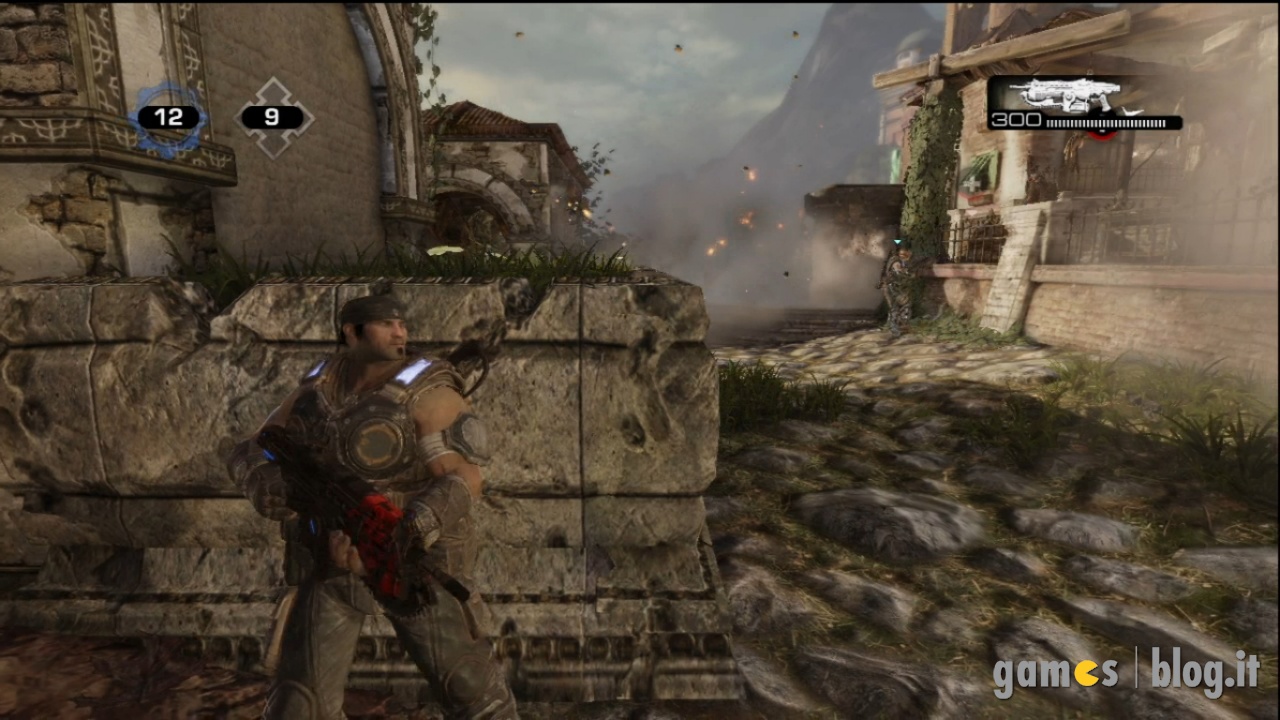Click the blue COG gear team emblem
Image resolution: width=1280 pixels, height=720 pixels.
168,118
